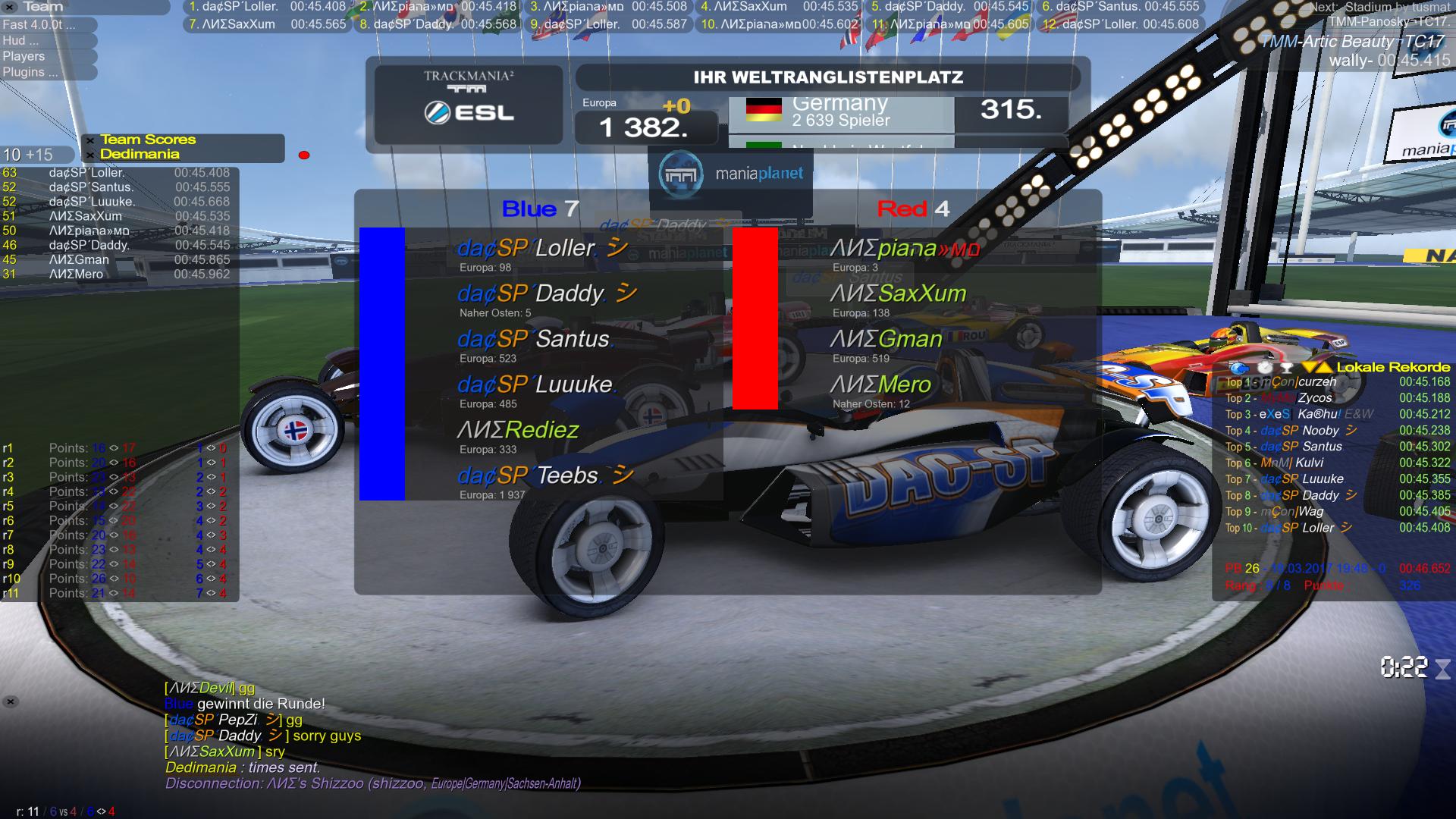This screenshot has height=819, width=1456.
Task: Close the chat window with its X
Action: click(x=11, y=701)
